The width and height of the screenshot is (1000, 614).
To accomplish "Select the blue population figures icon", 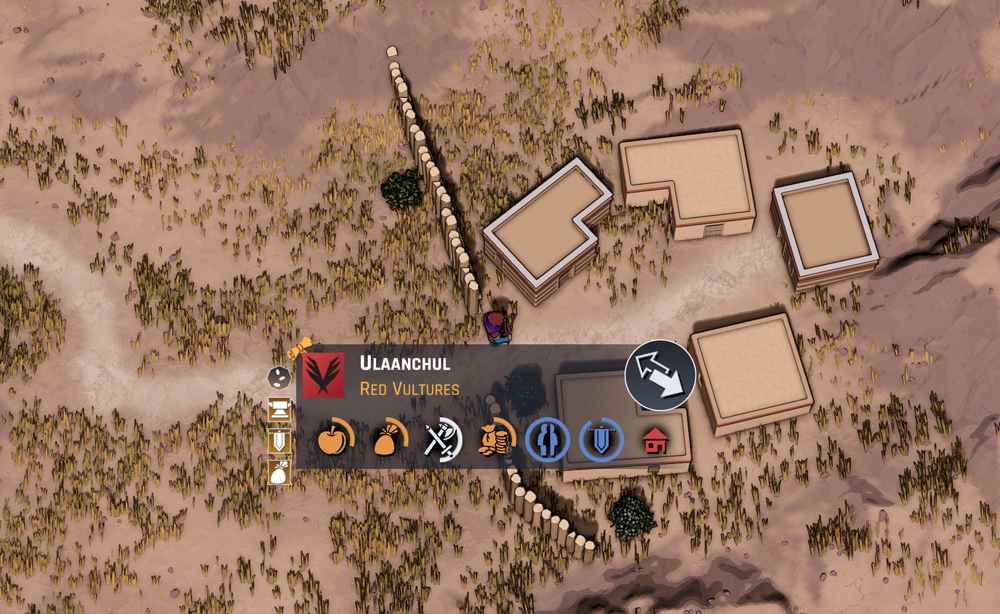I will click(548, 440).
